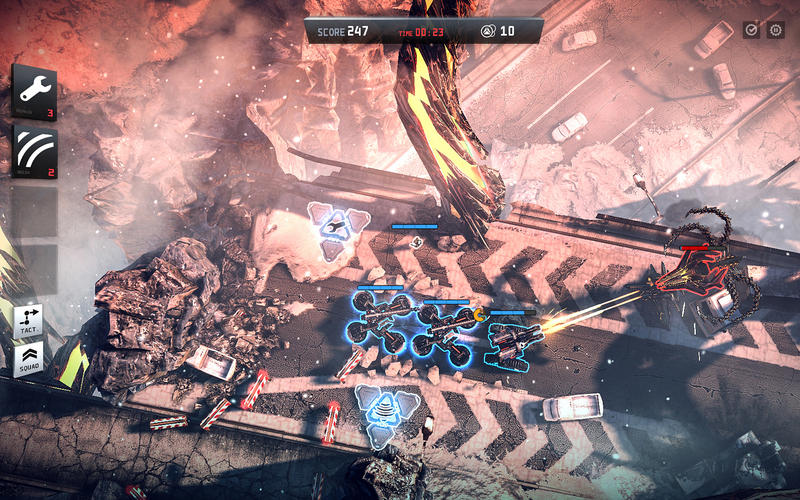The image size is (800, 500).
Task: Open the TACT tactical map view
Action: [29, 320]
